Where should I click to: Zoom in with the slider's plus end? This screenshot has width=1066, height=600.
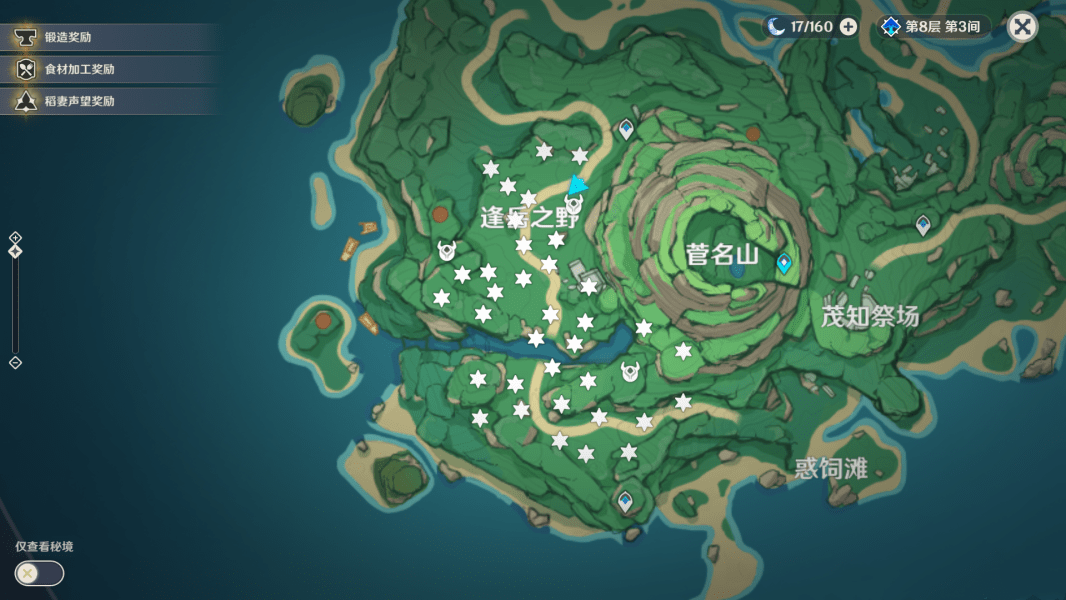pyautogui.click(x=15, y=237)
